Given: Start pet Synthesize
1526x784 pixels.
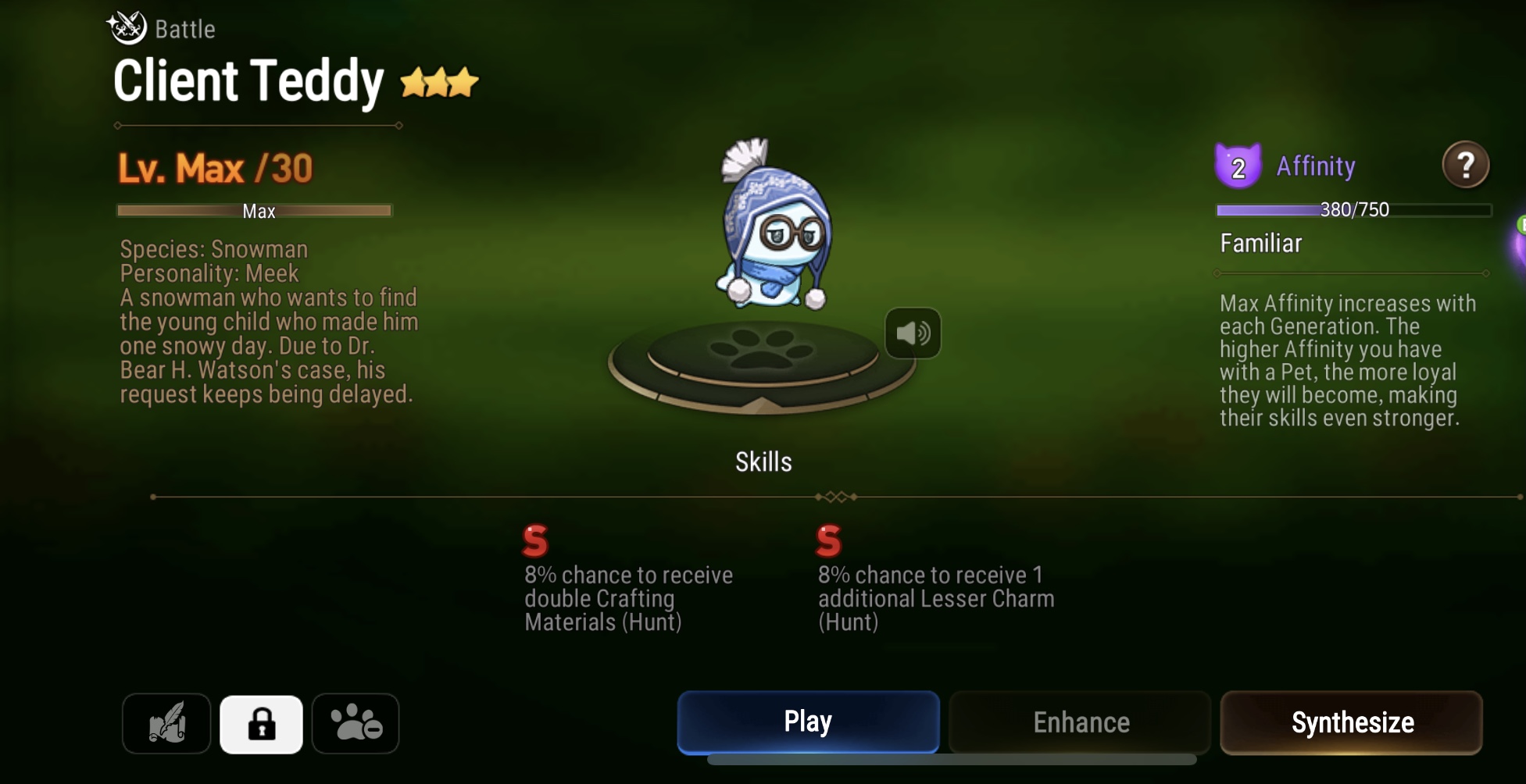Looking at the screenshot, I should coord(1352,722).
